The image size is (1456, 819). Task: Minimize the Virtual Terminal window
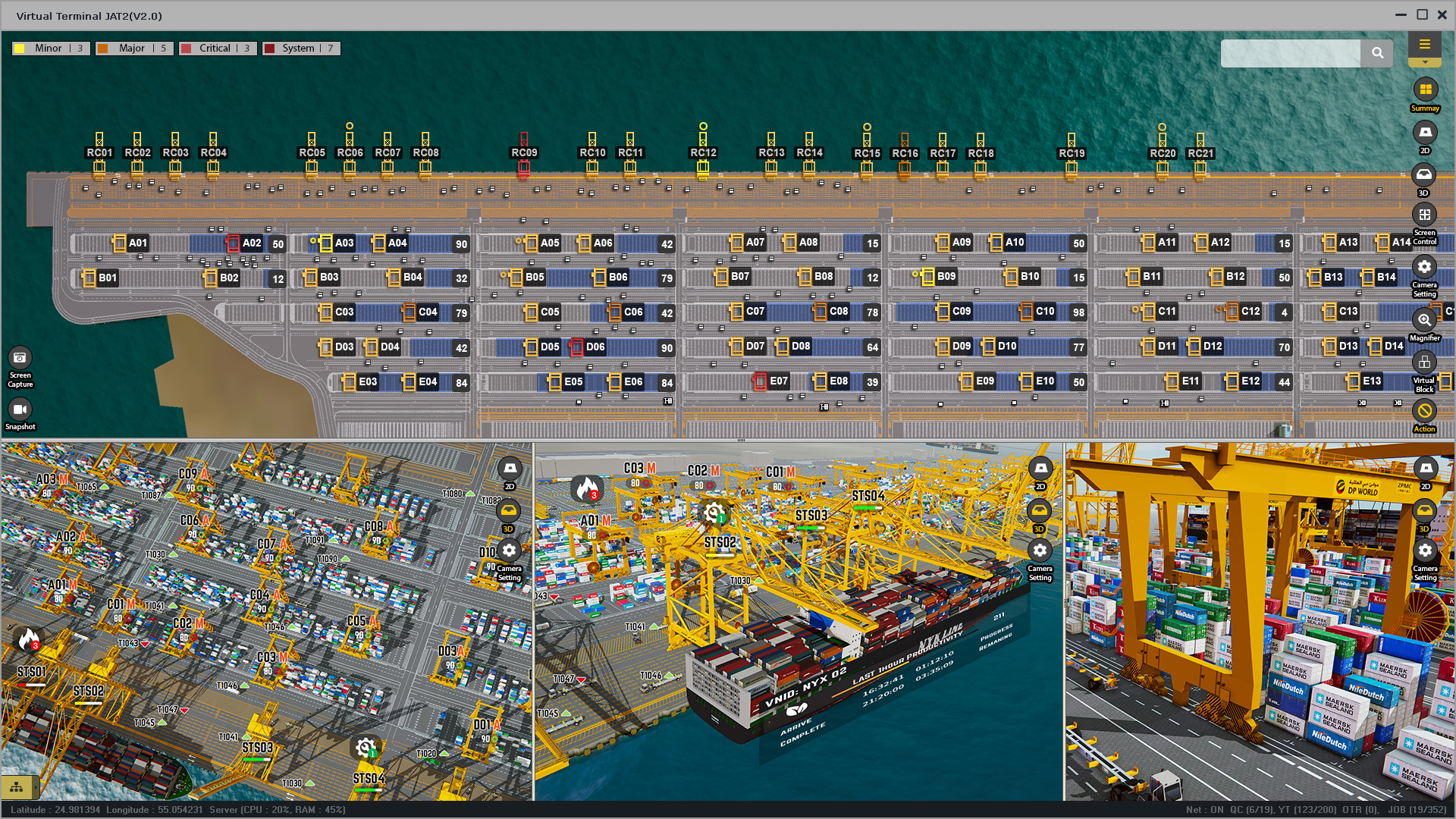(x=1401, y=15)
